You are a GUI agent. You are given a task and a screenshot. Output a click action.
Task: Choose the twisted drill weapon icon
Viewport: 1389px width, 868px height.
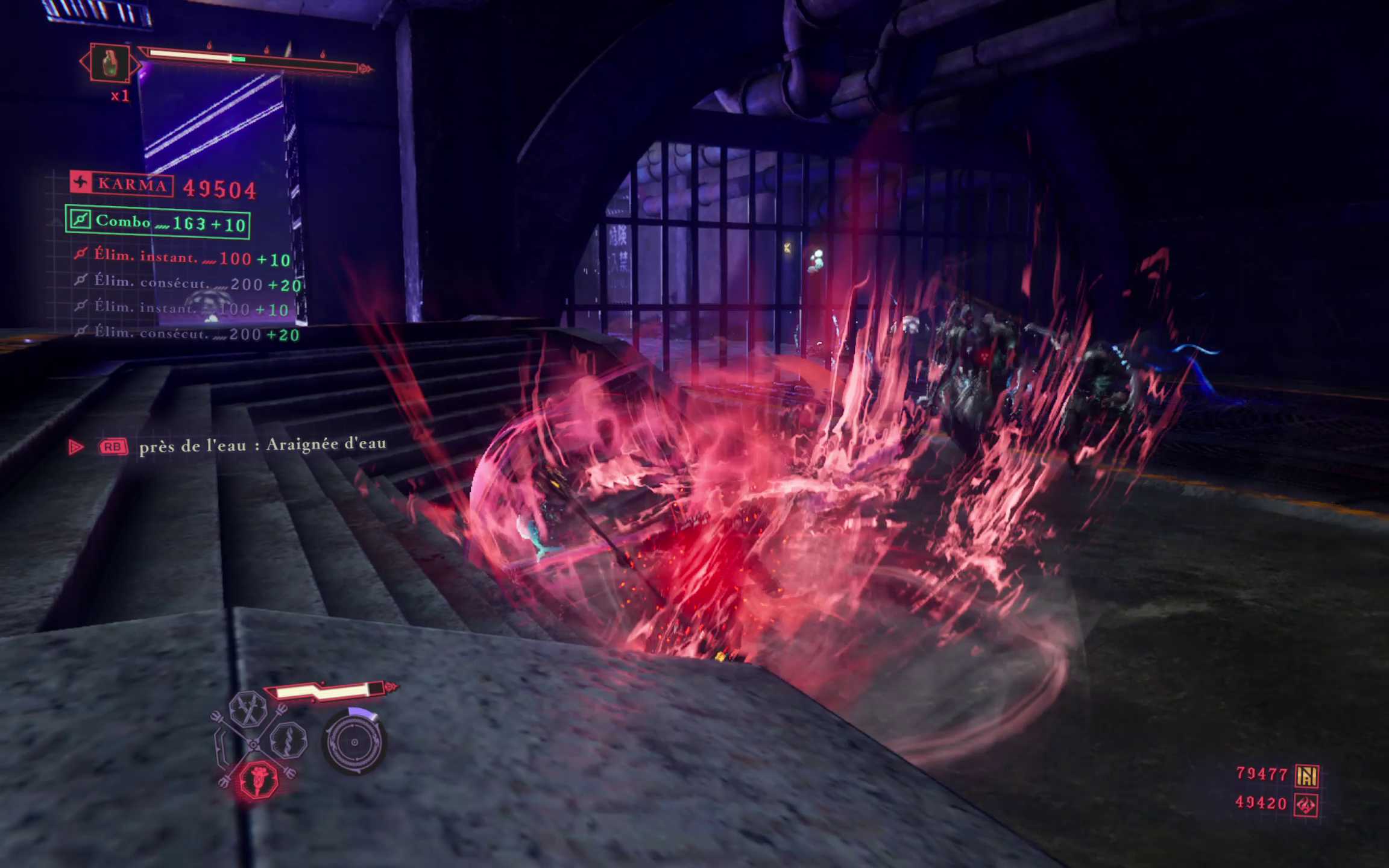288,740
